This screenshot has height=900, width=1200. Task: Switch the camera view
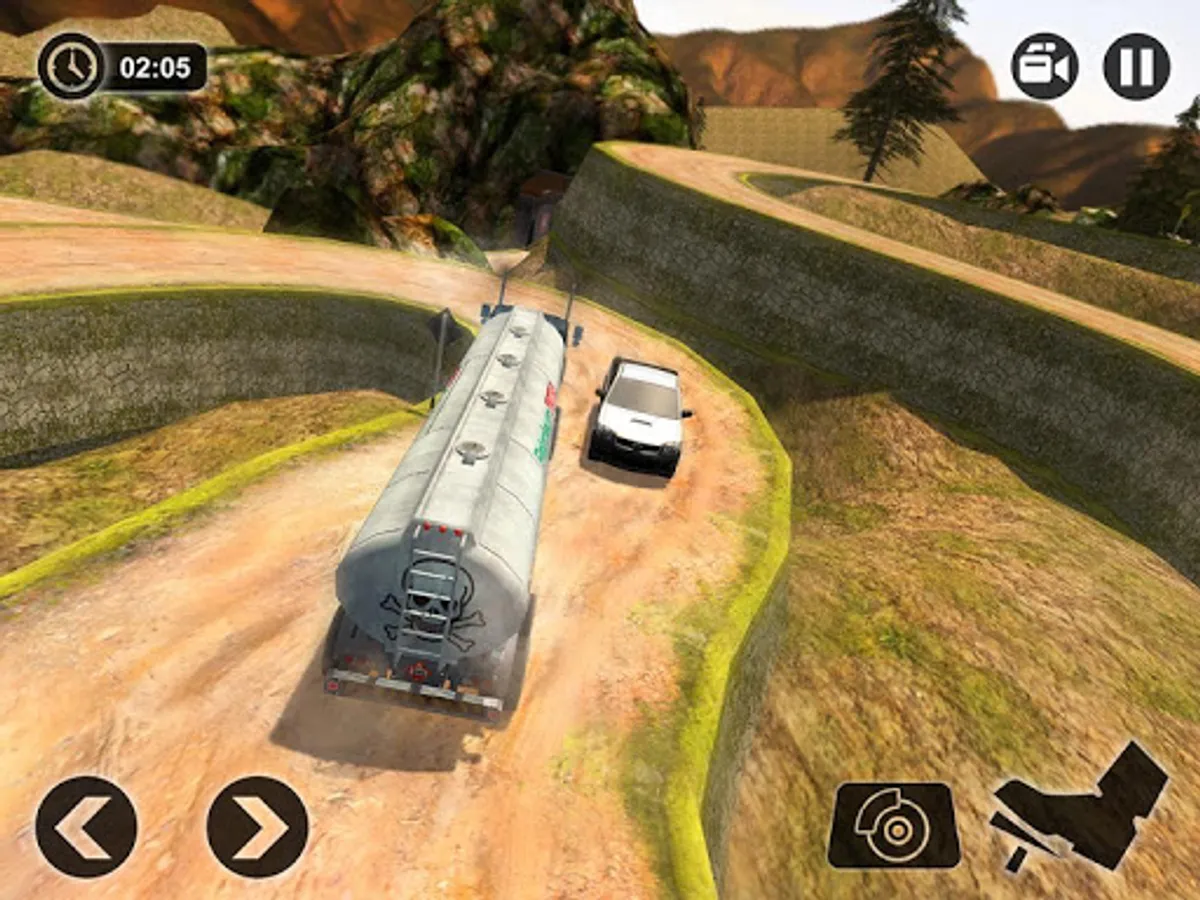click(1044, 66)
